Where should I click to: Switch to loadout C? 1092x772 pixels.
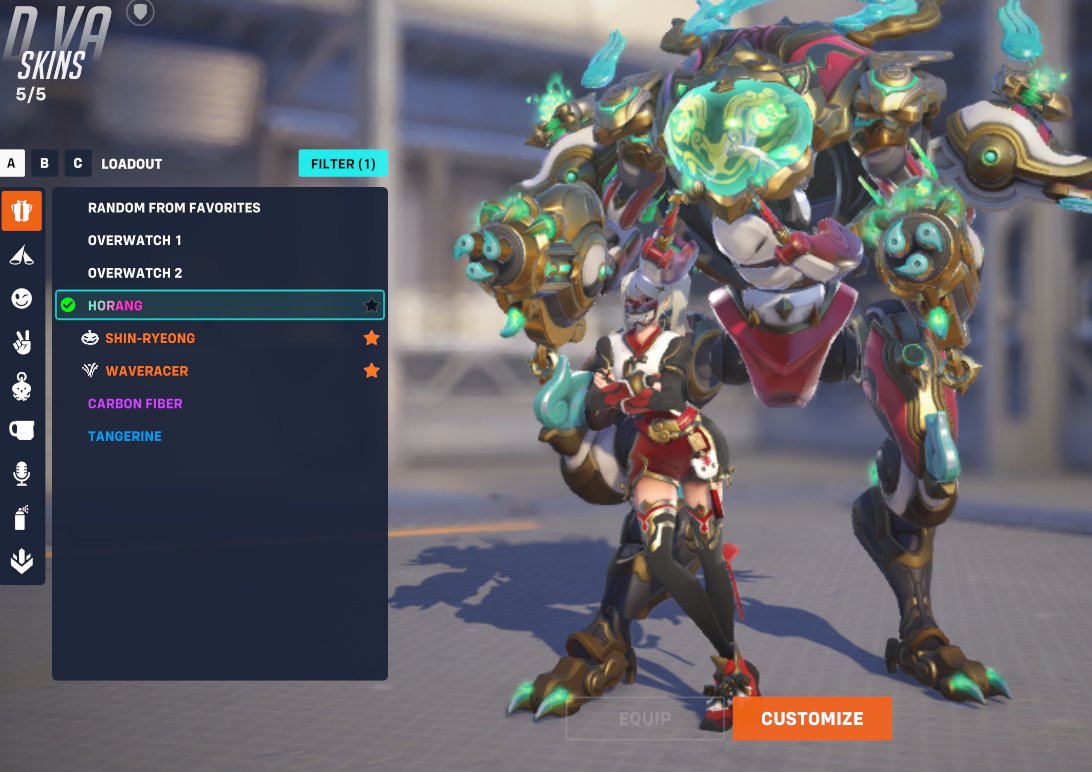pos(77,164)
